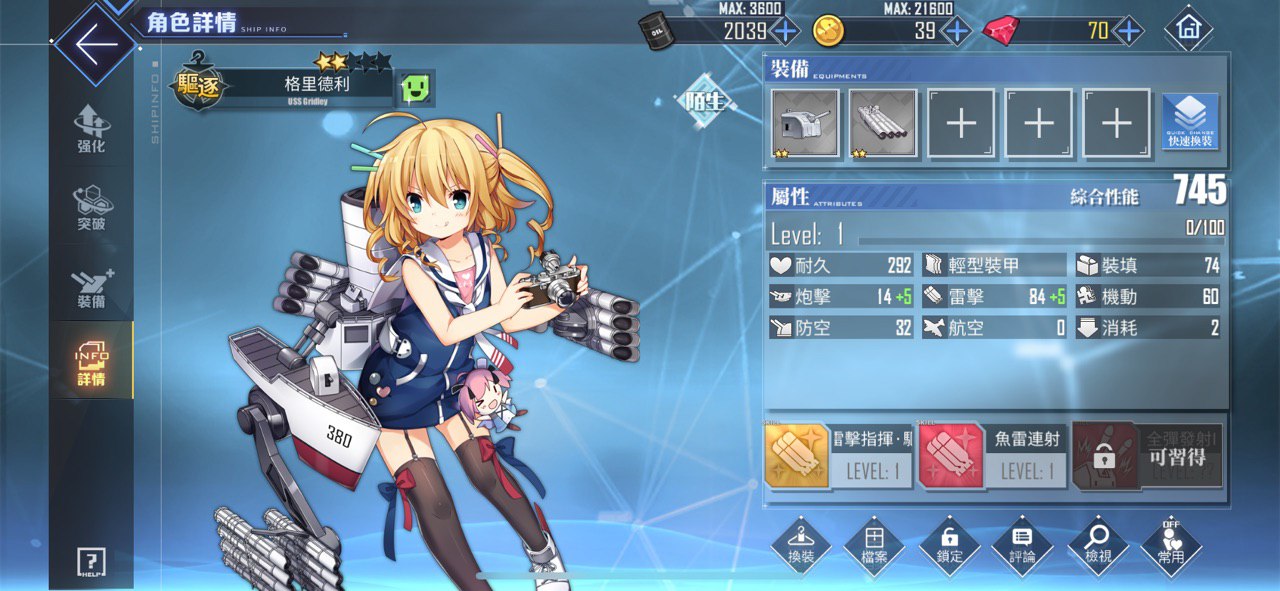Click the 快速換裝 quick change button
This screenshot has width=1280, height=591.
[1190, 123]
